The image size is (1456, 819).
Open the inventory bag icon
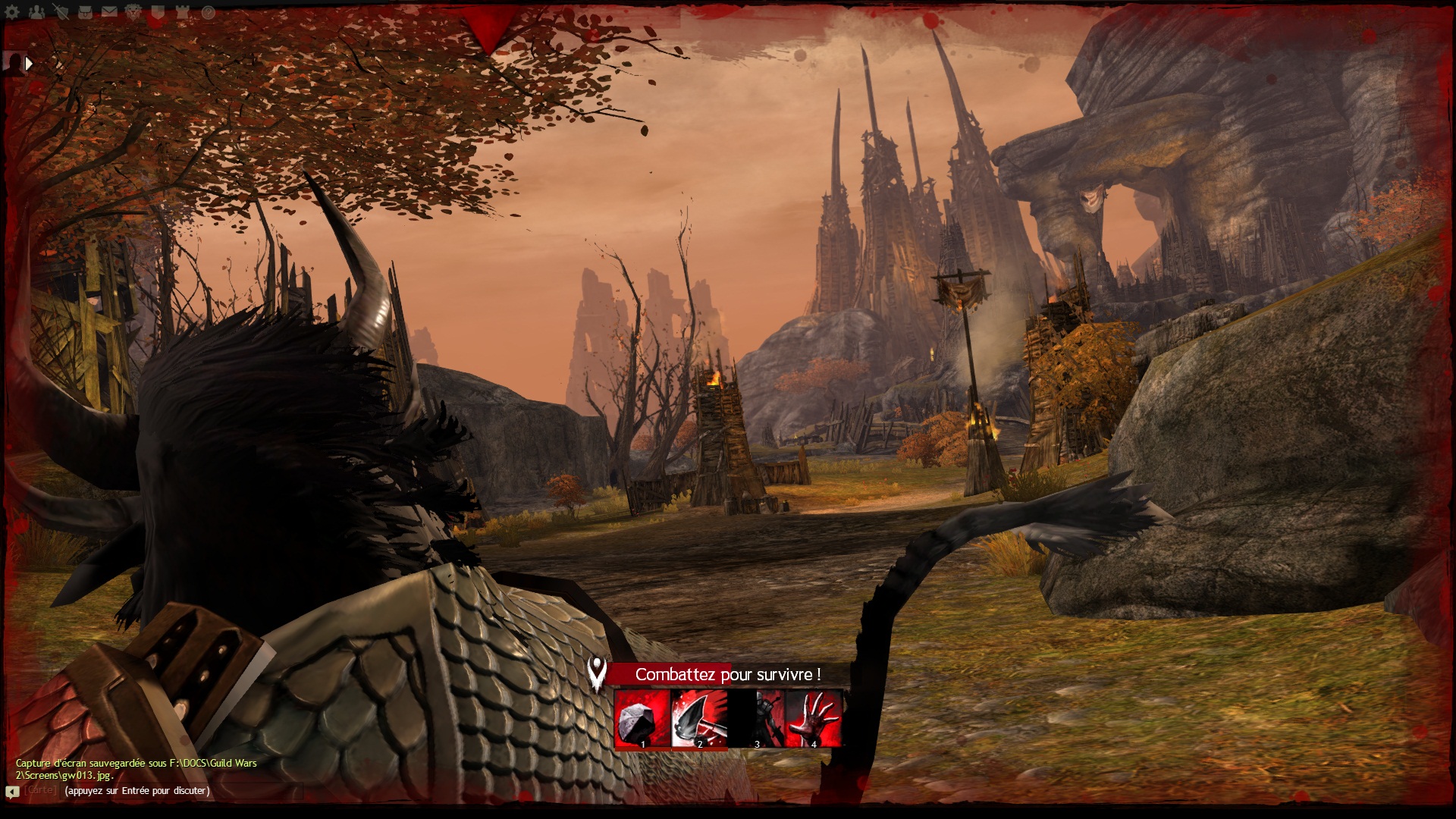tap(86, 12)
